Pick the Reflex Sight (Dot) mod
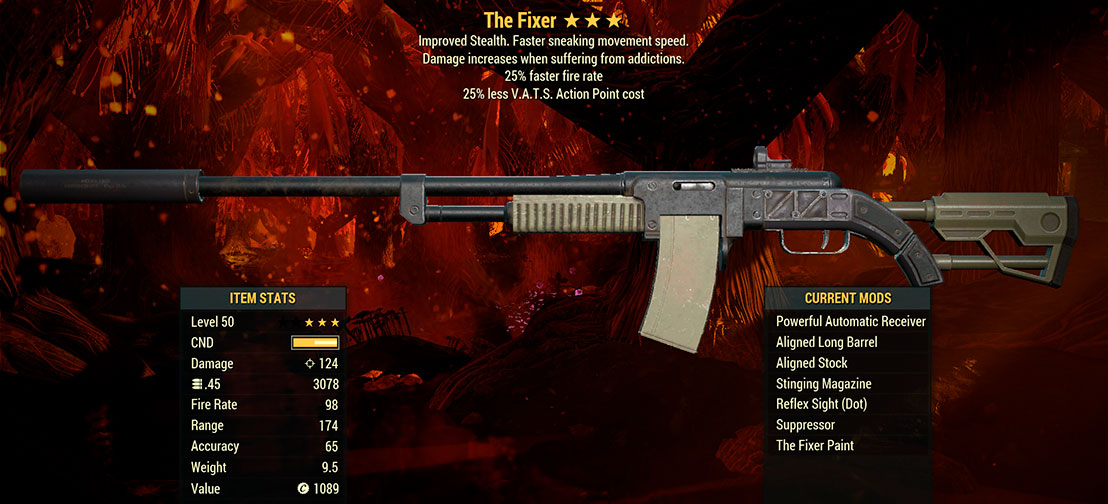 coord(821,404)
